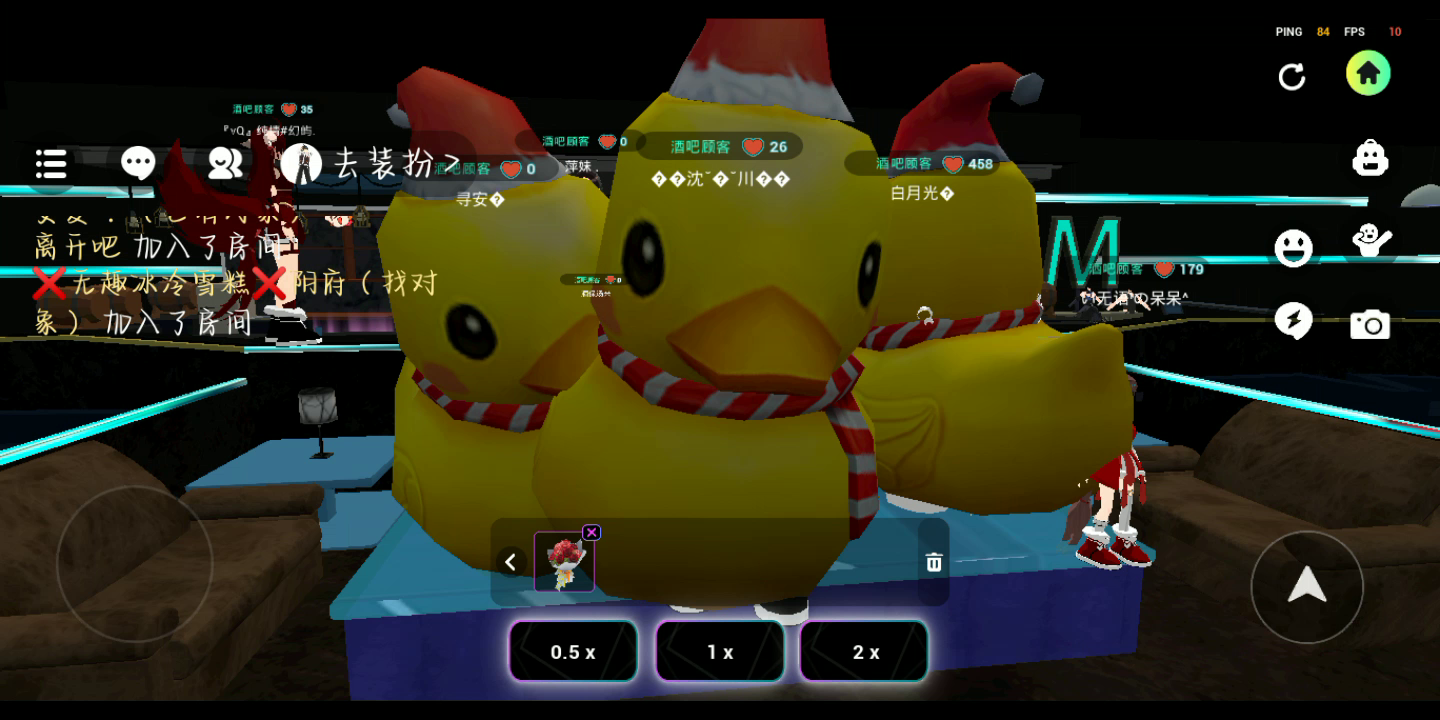1440x720 pixels.
Task: Take a screenshot with the camera
Action: [1370, 324]
